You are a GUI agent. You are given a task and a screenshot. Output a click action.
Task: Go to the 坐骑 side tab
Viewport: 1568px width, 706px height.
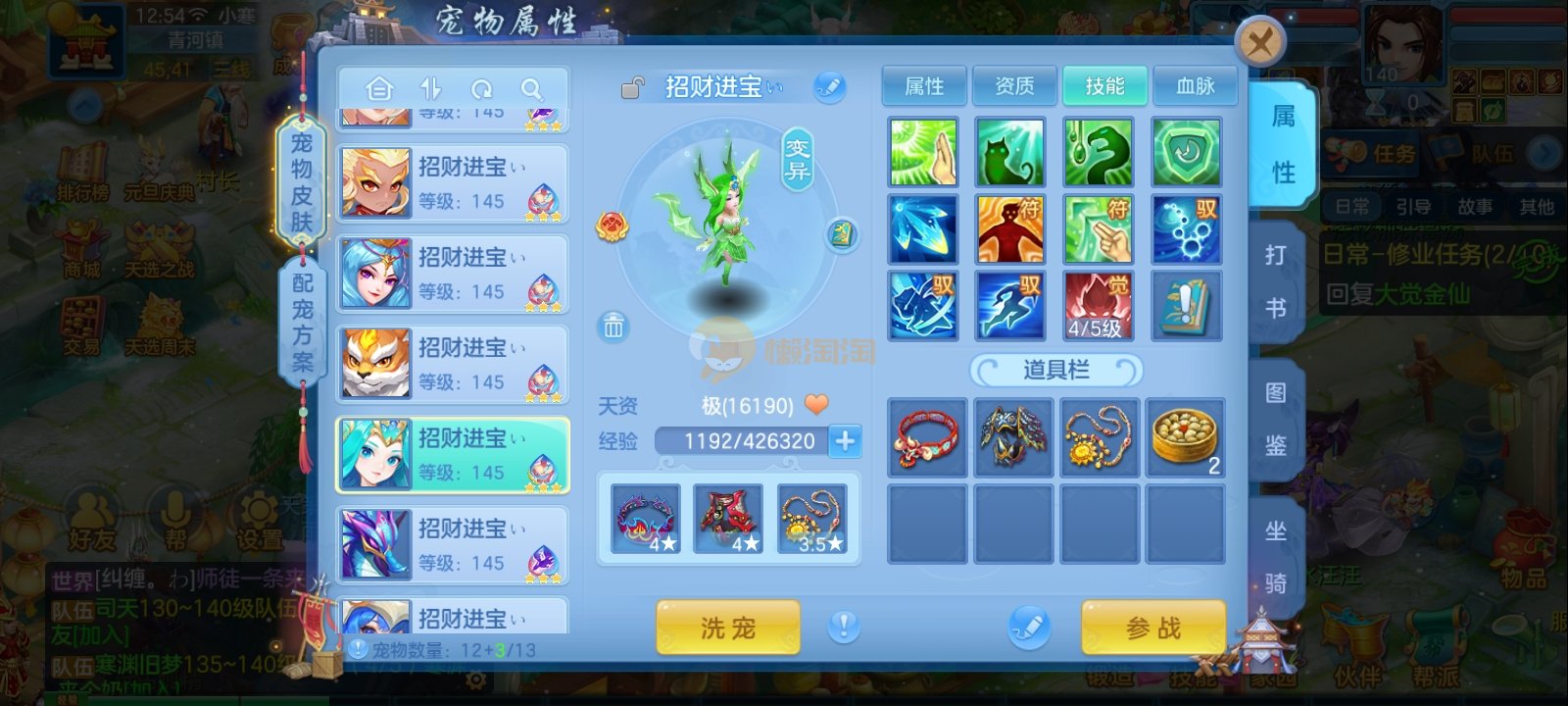pos(1275,557)
